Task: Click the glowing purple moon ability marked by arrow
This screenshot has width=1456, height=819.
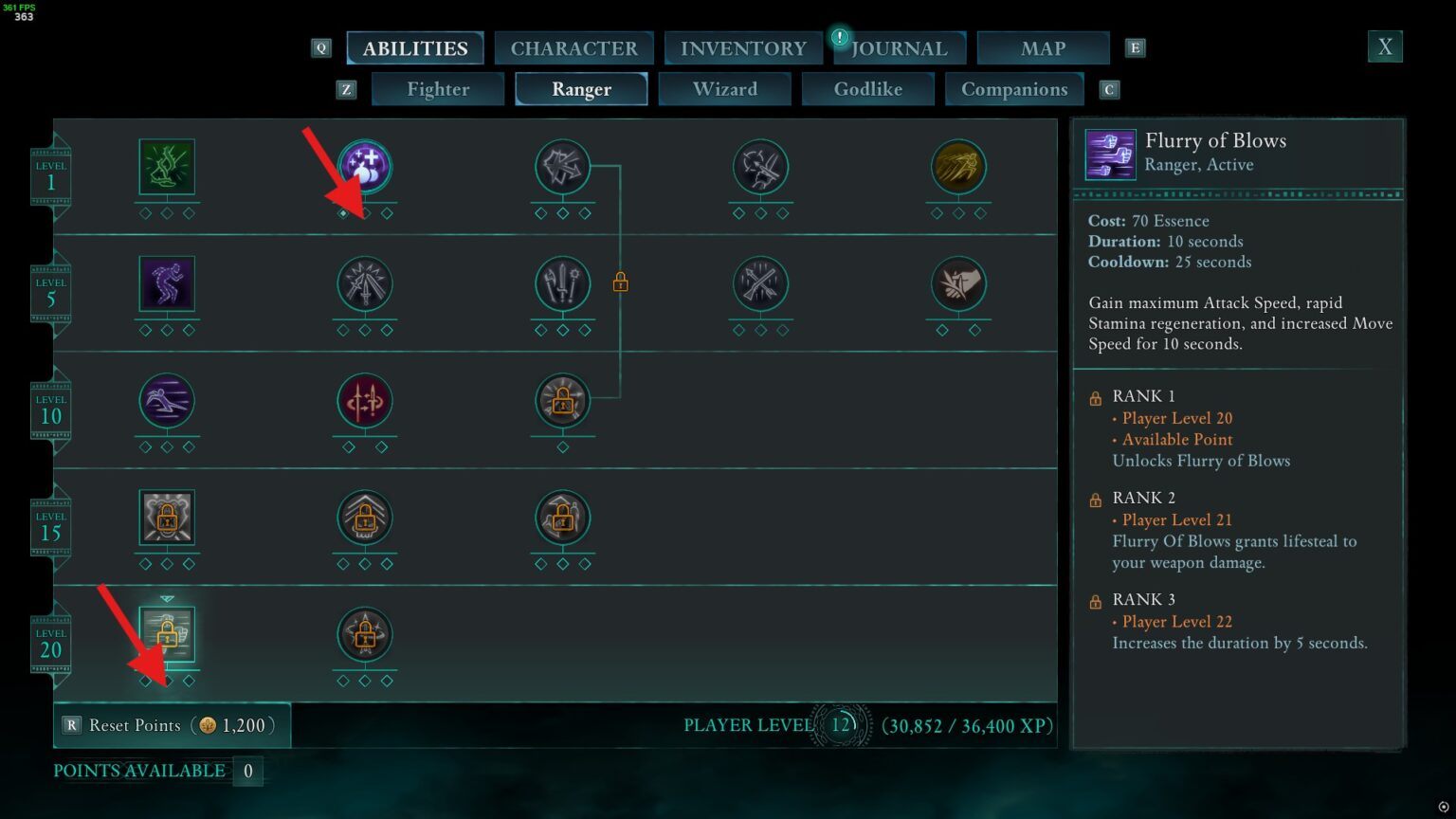Action: point(365,166)
